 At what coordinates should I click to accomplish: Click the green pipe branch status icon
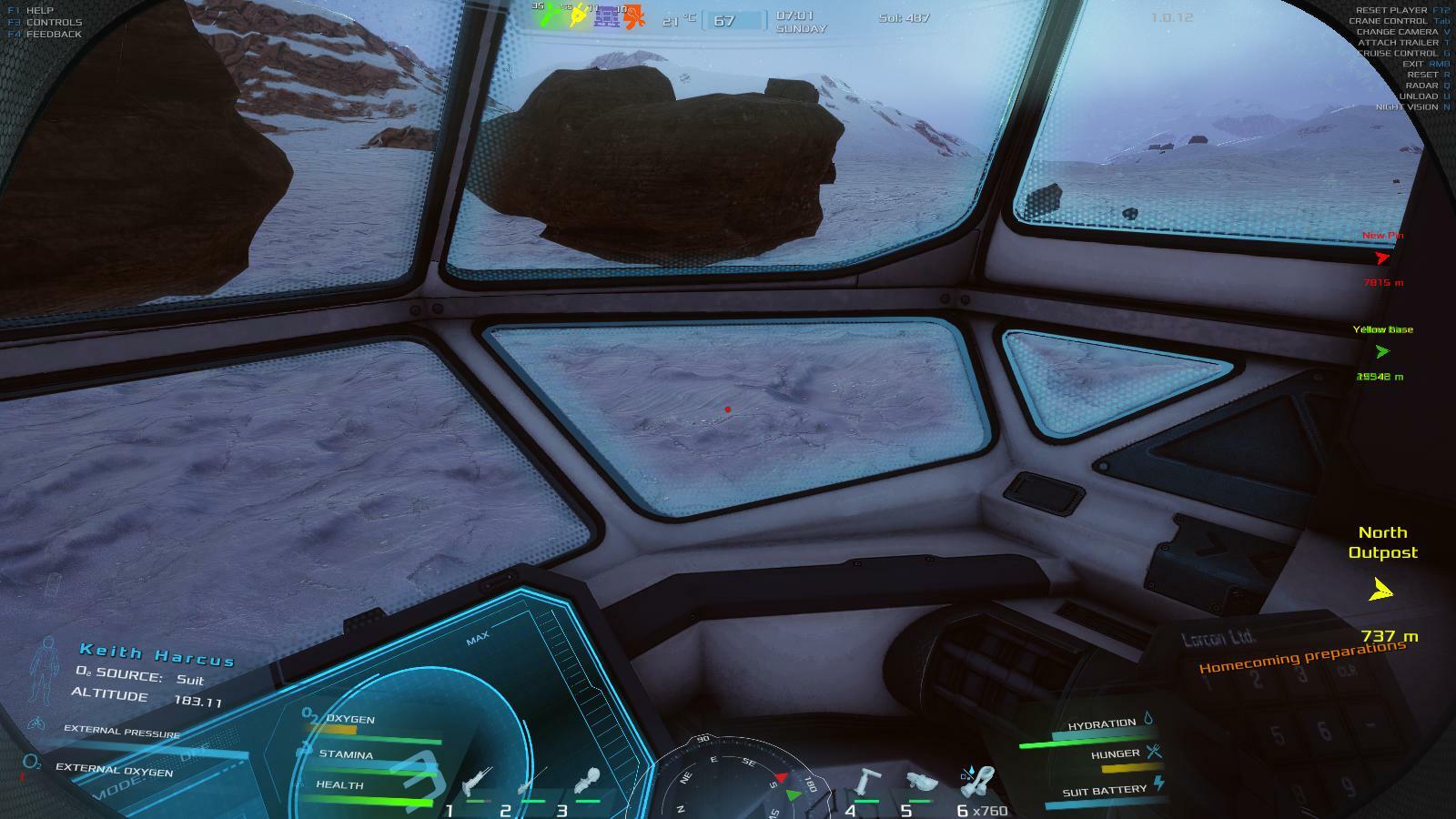[549, 16]
